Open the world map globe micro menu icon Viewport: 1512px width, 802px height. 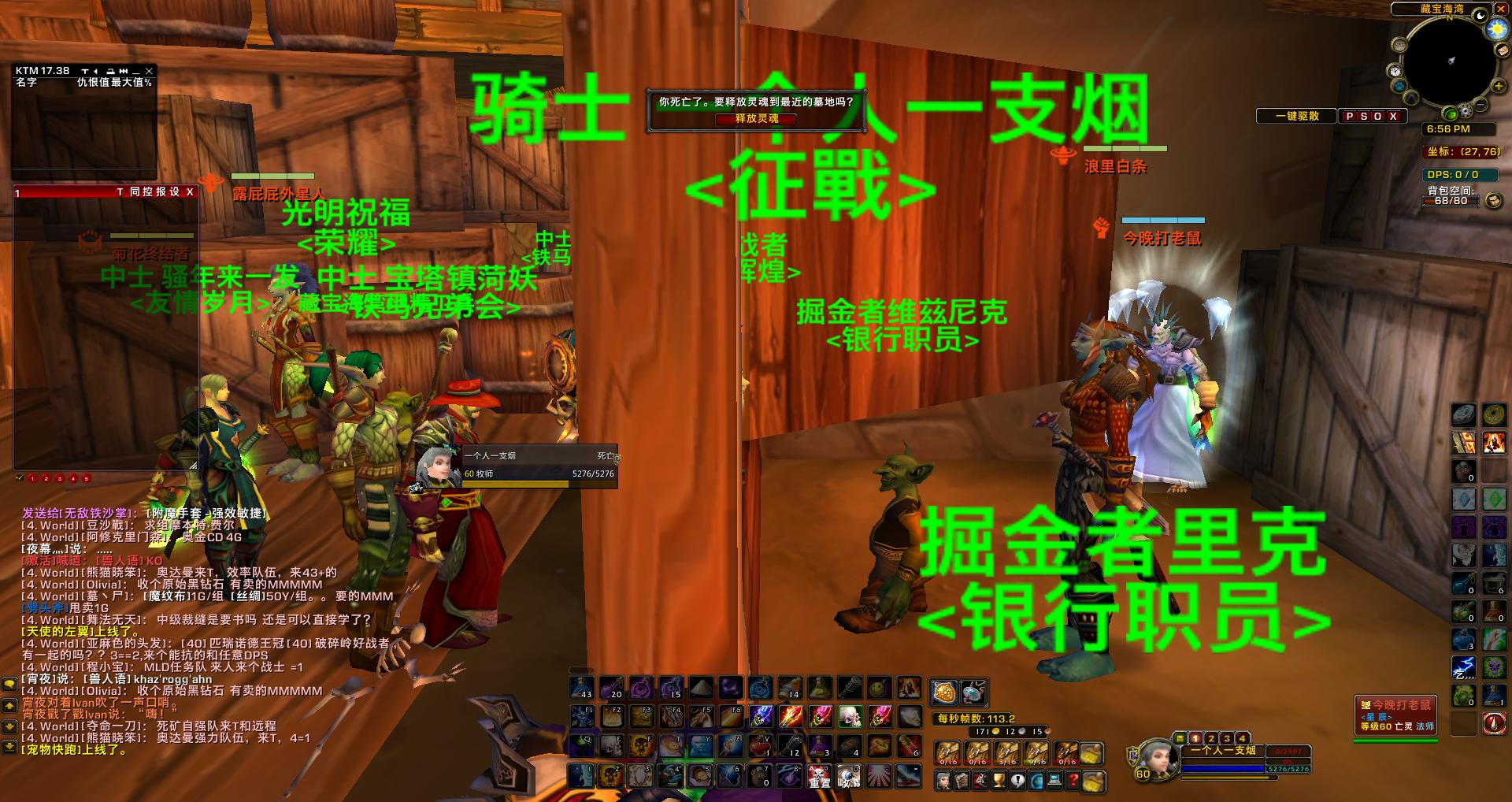tap(1036, 782)
